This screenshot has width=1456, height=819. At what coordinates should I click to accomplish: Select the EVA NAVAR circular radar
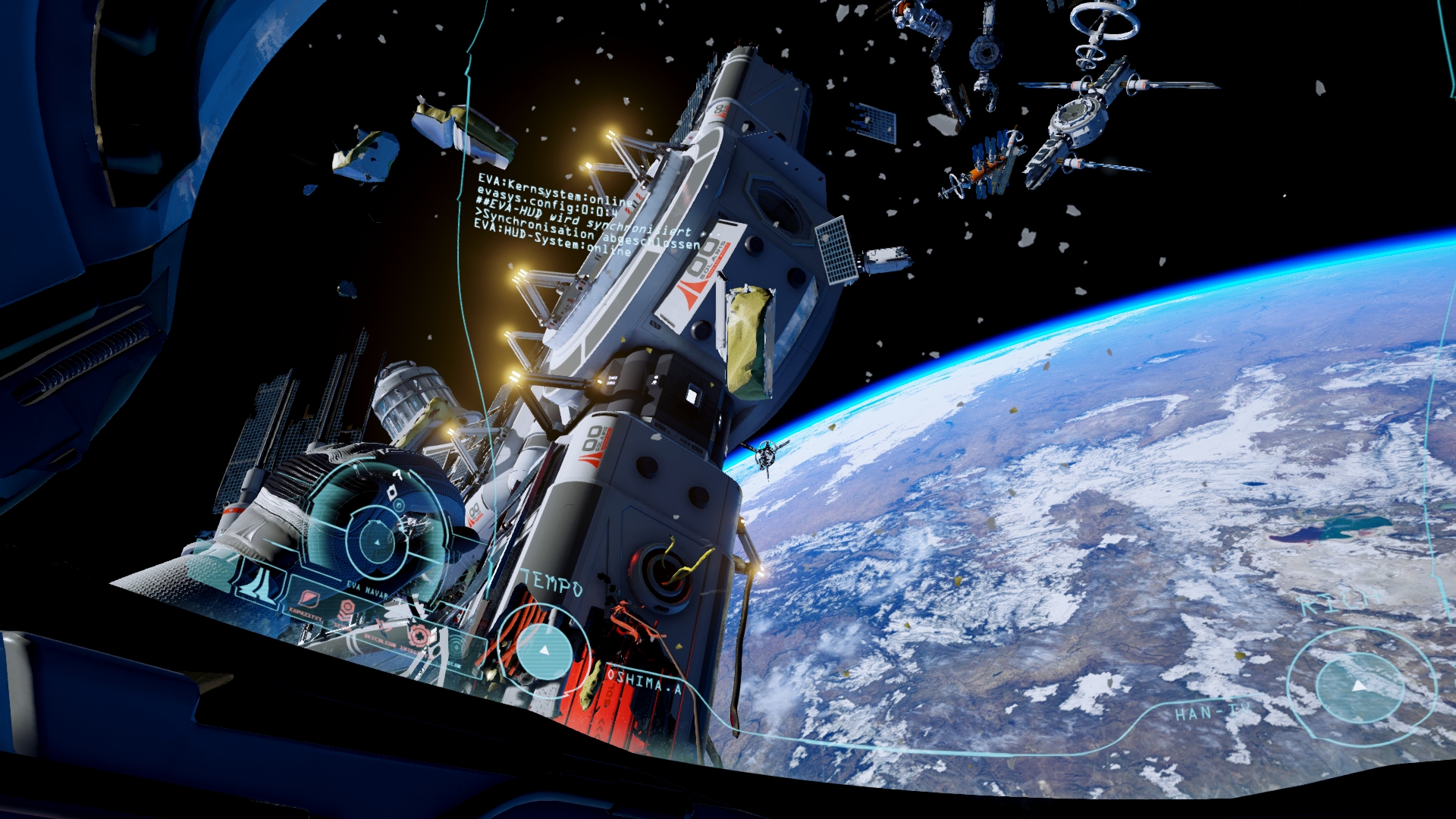tap(377, 541)
